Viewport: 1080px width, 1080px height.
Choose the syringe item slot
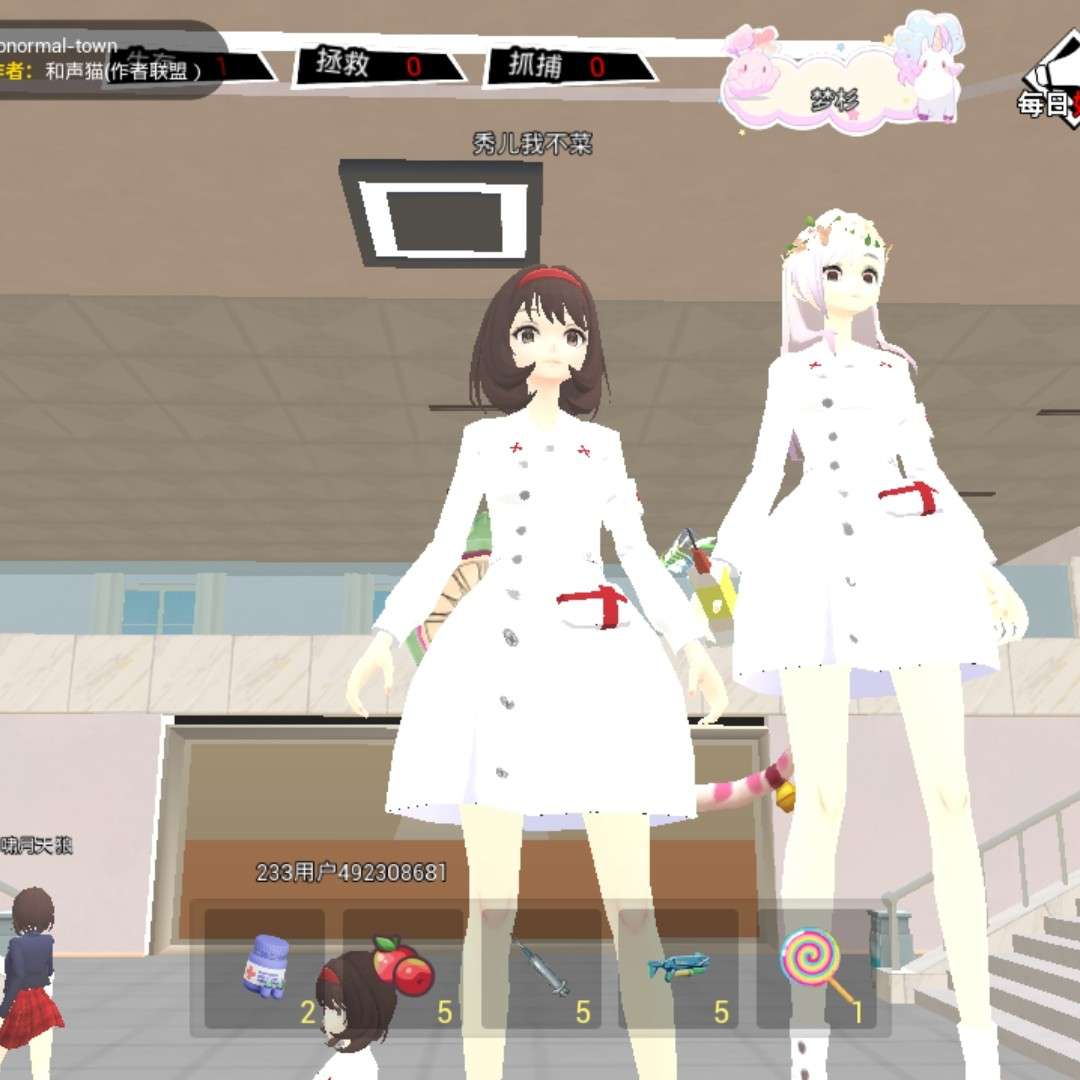[541, 968]
